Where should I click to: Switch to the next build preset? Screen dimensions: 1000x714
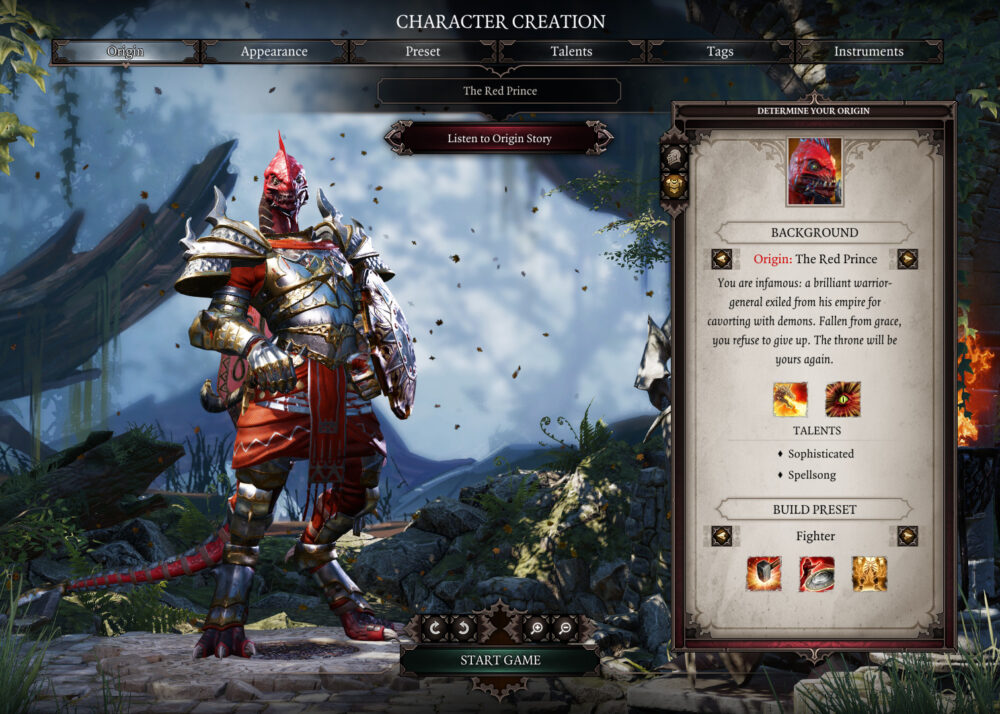pos(907,536)
